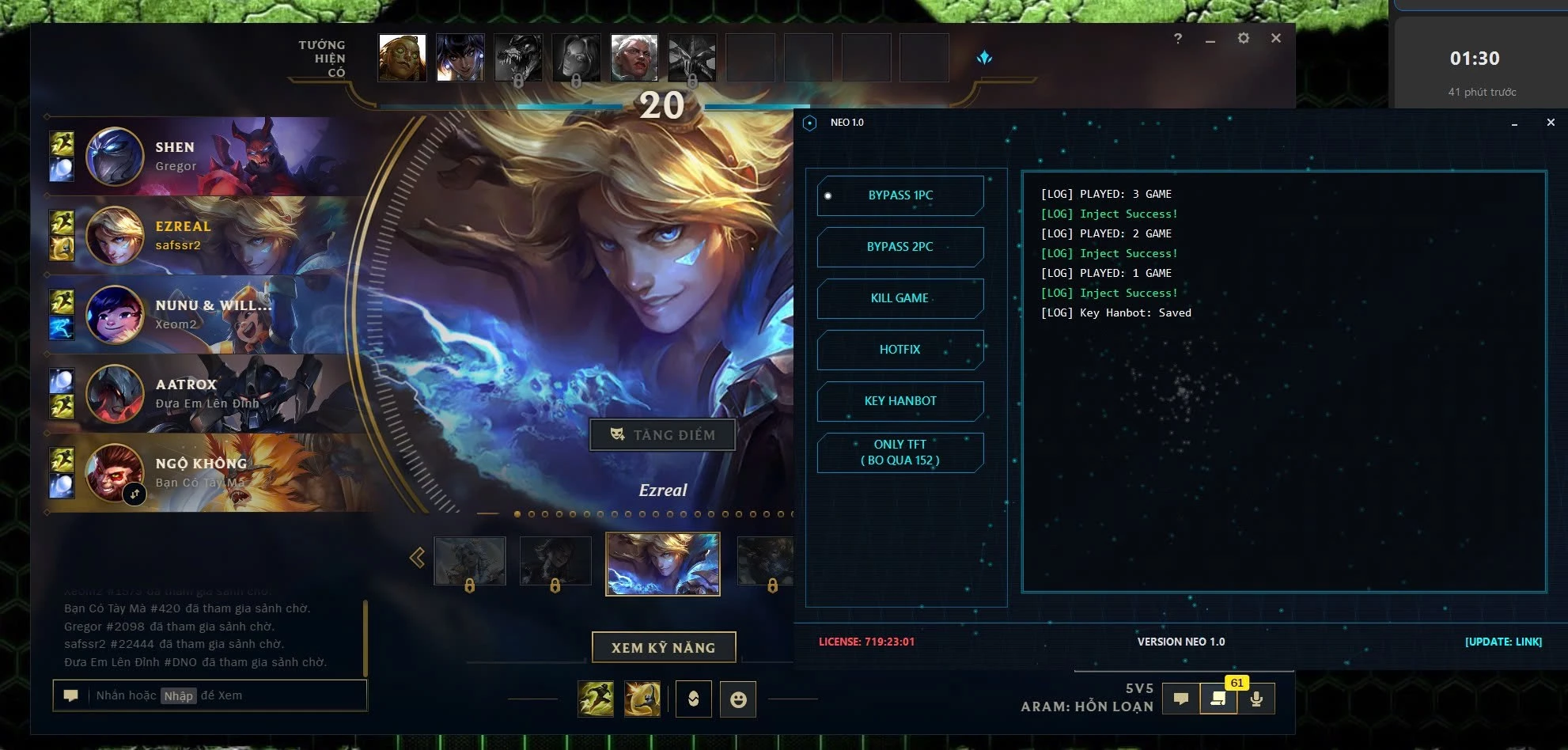Image resolution: width=1568 pixels, height=750 pixels.
Task: Close the NEO 1.0 window
Action: click(1550, 123)
